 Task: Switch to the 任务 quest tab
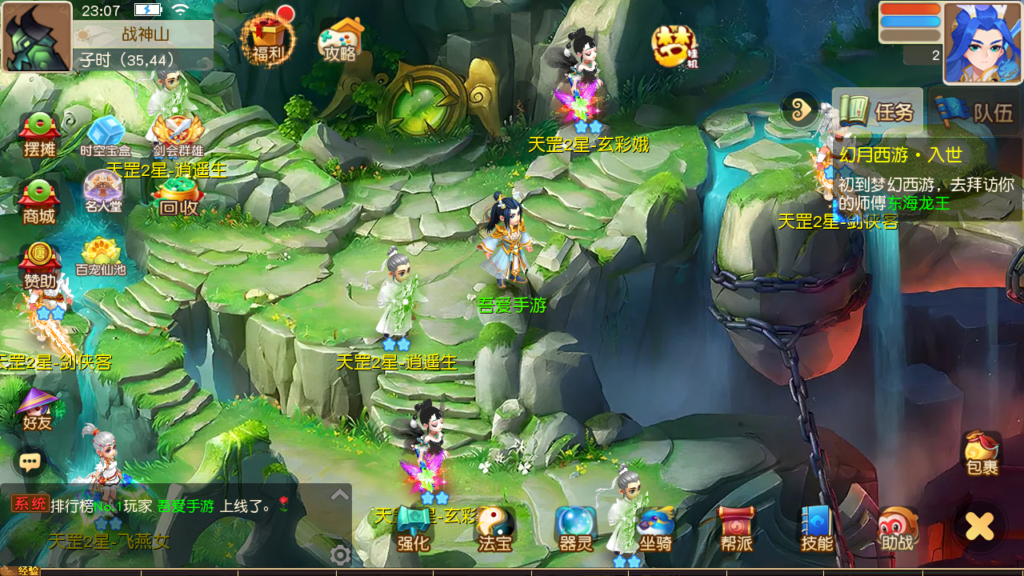(878, 110)
